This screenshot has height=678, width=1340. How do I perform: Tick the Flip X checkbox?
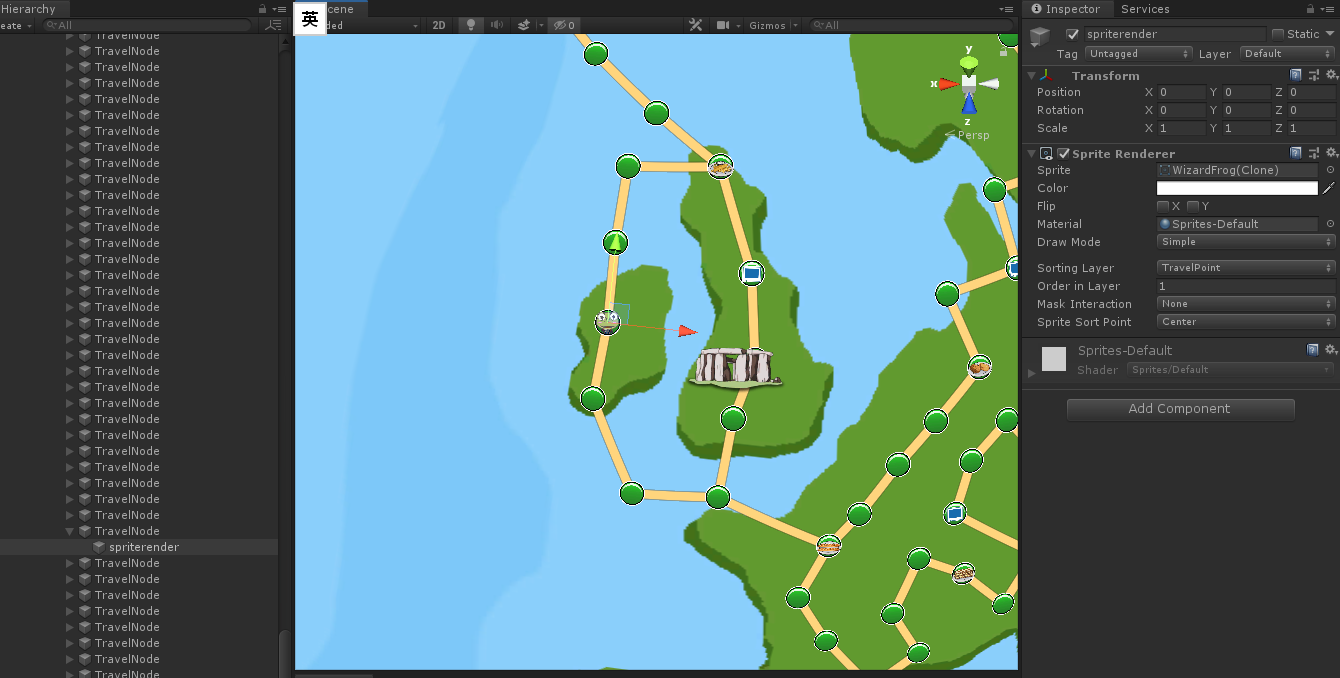pyautogui.click(x=1163, y=206)
